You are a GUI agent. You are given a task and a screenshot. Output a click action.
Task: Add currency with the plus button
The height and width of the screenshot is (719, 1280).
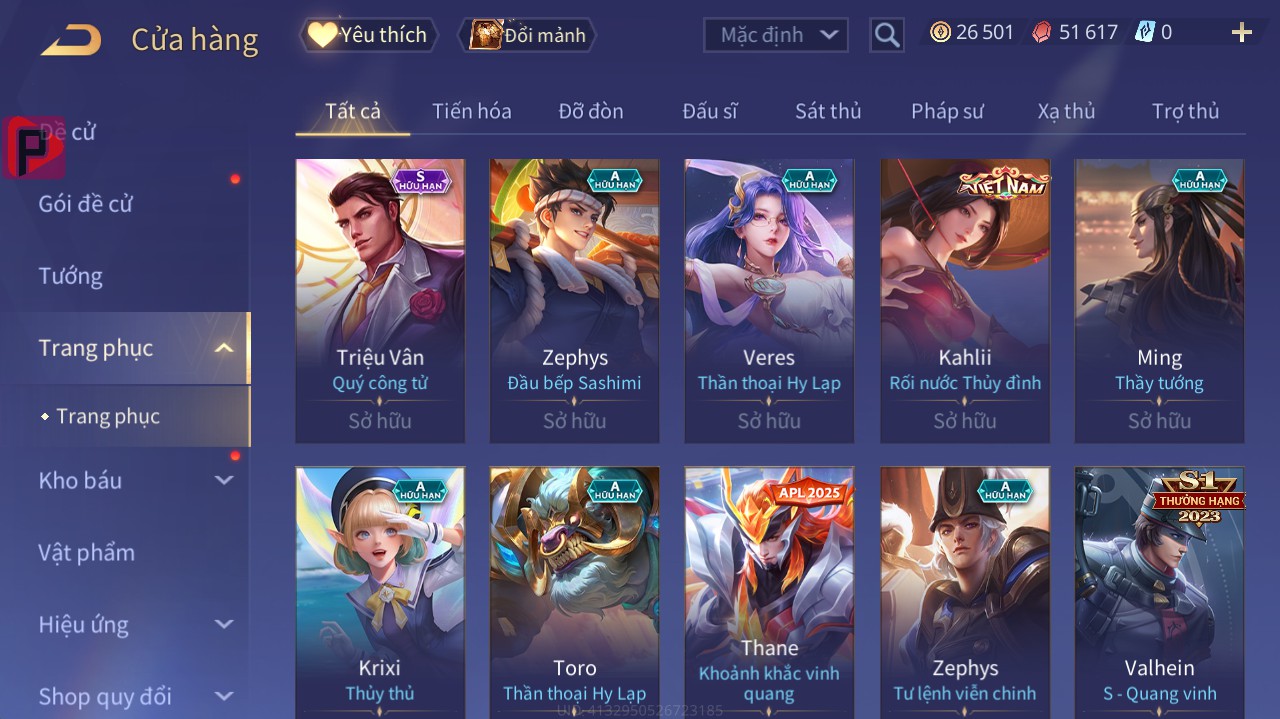point(1241,33)
